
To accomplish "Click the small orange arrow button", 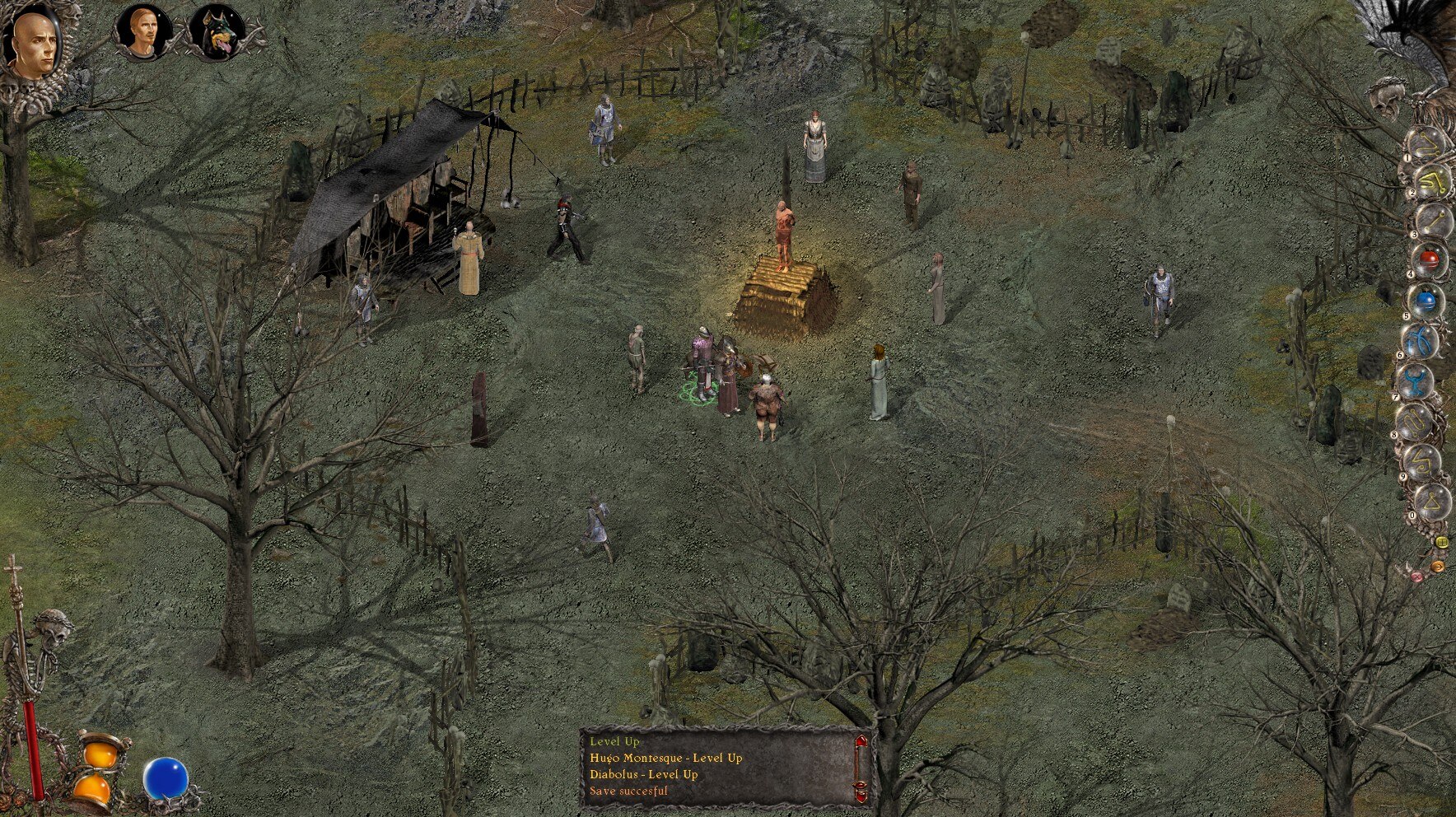I will point(1437,566).
